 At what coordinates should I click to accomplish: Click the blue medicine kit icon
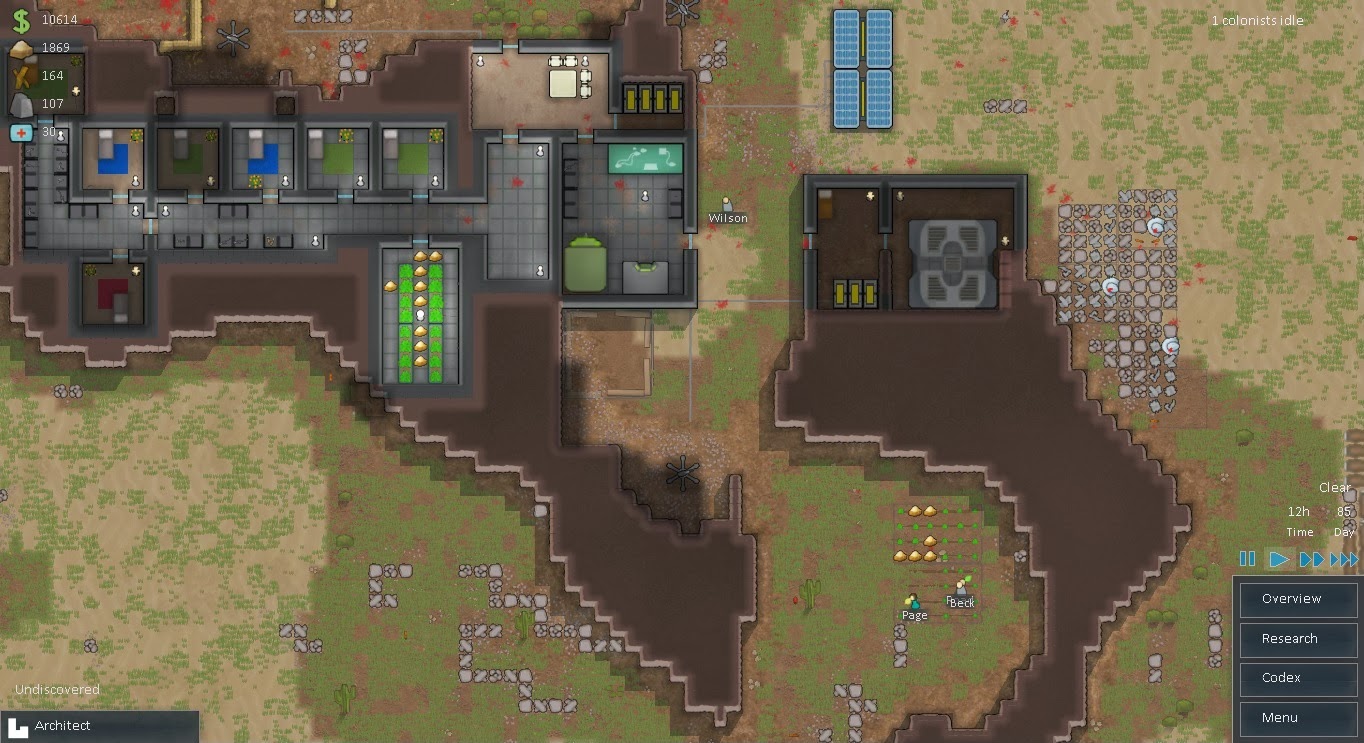[x=22, y=131]
